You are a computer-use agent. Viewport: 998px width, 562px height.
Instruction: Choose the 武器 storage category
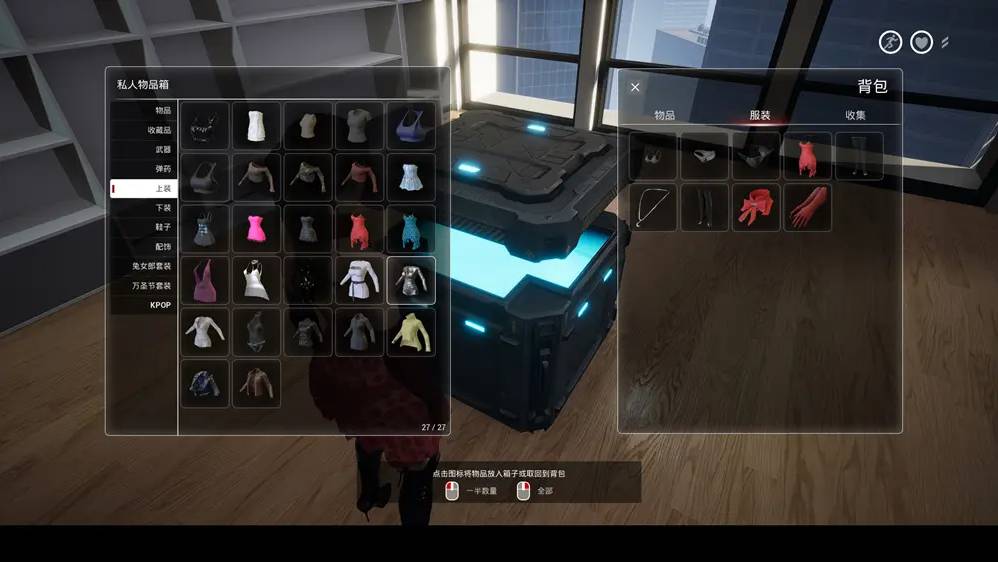click(x=144, y=149)
